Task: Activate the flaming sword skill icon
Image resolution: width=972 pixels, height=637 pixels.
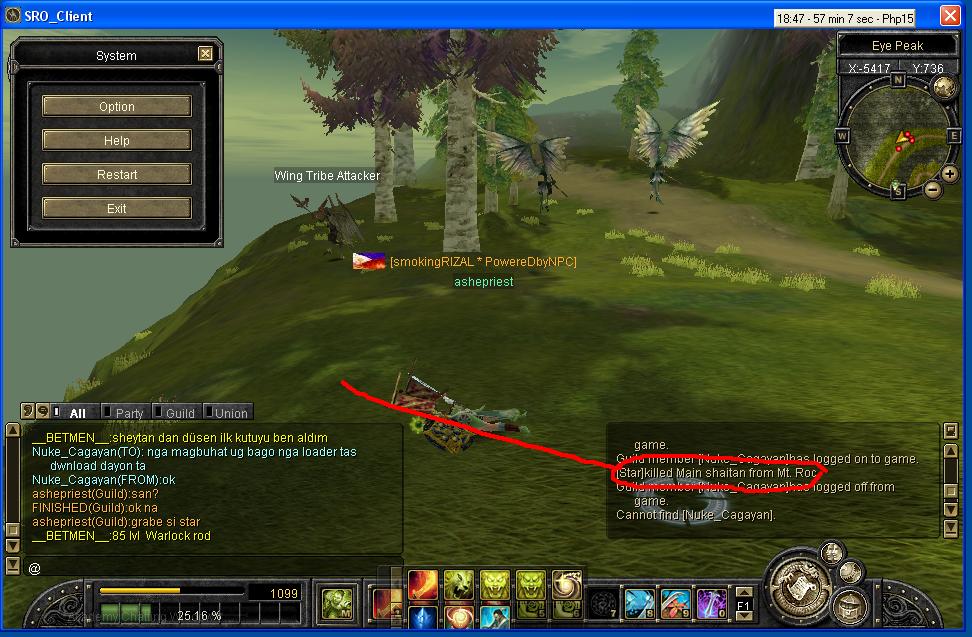Action: [x=423, y=584]
